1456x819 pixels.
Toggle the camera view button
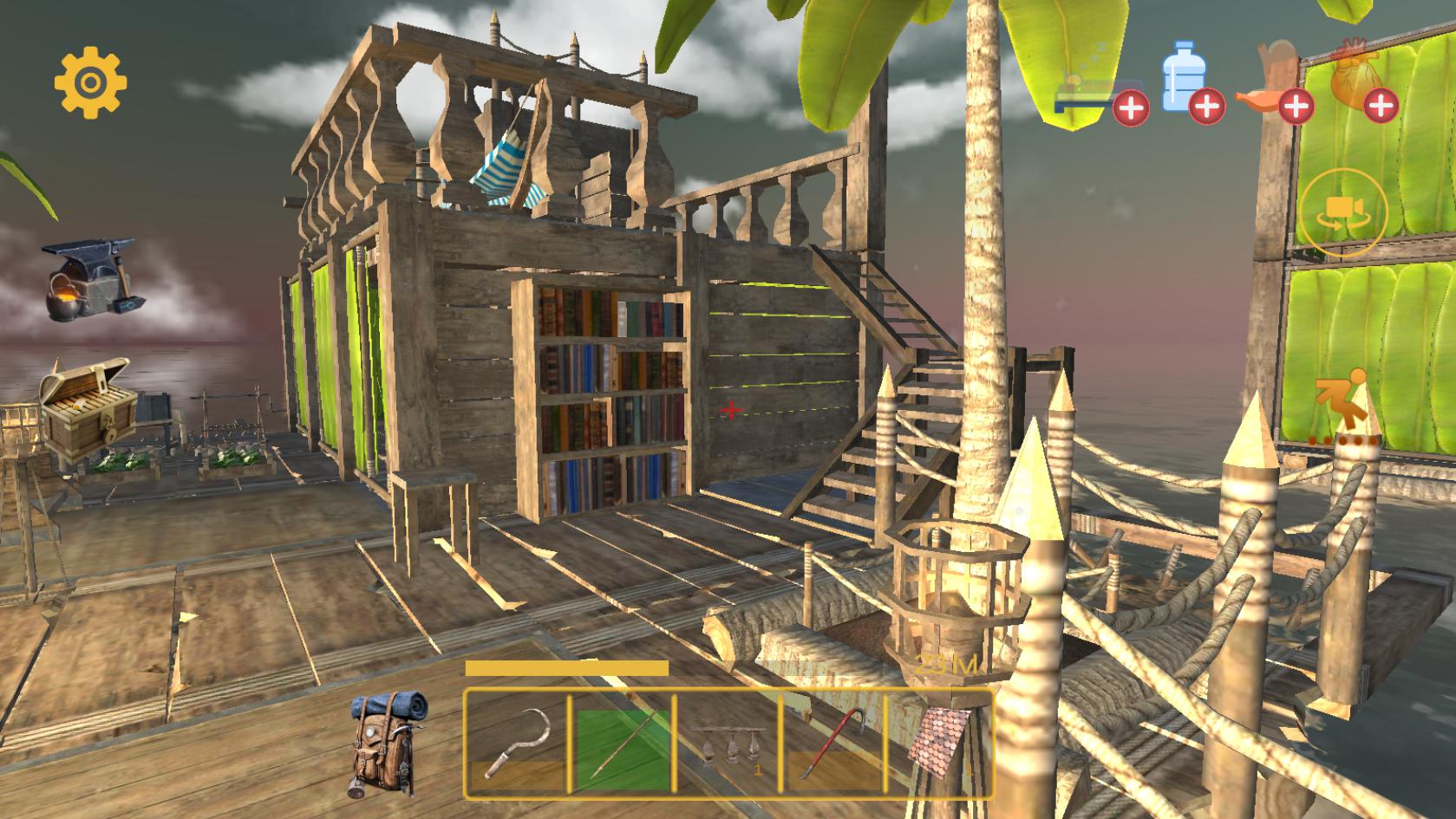click(1343, 212)
